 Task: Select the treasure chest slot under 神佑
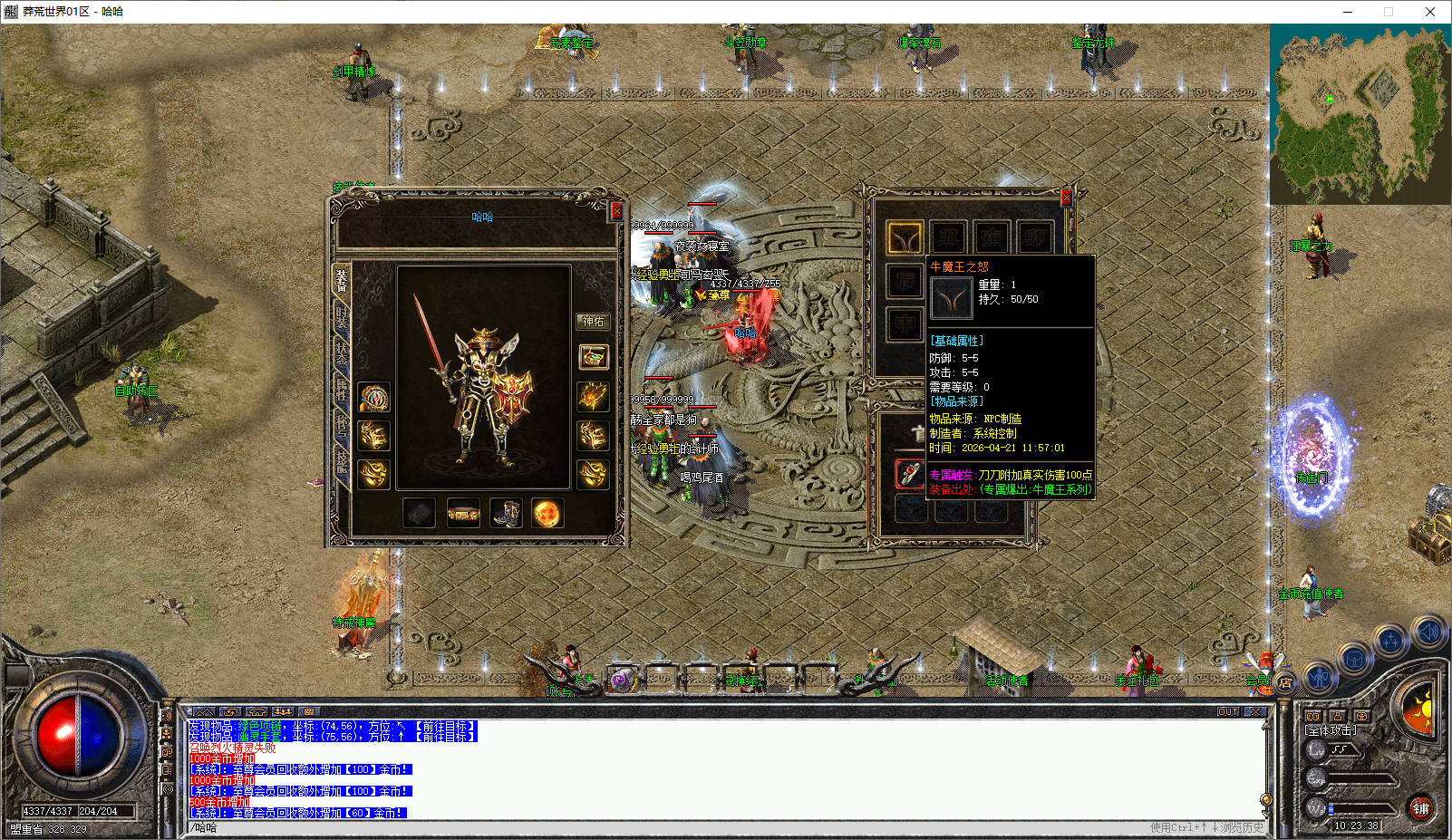coord(593,357)
